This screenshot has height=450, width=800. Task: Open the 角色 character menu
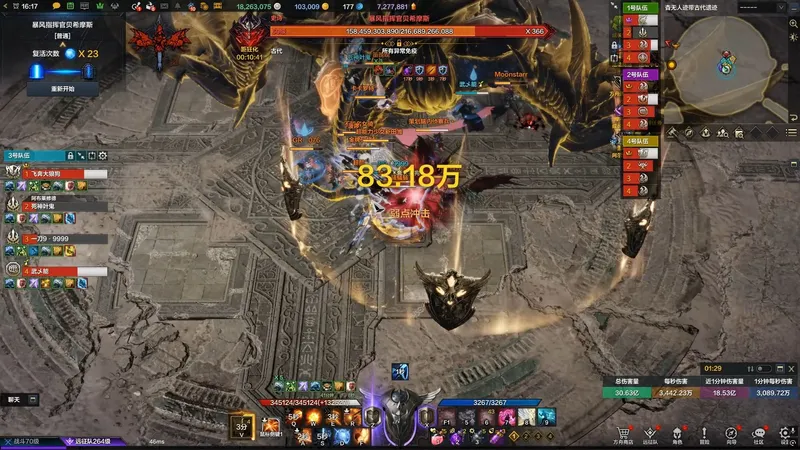tap(677, 435)
